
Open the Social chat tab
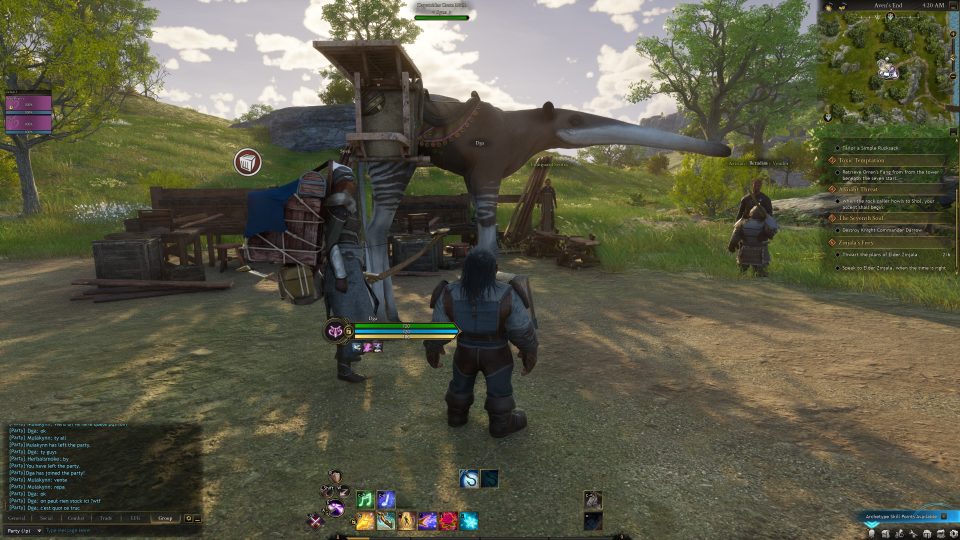[x=46, y=518]
